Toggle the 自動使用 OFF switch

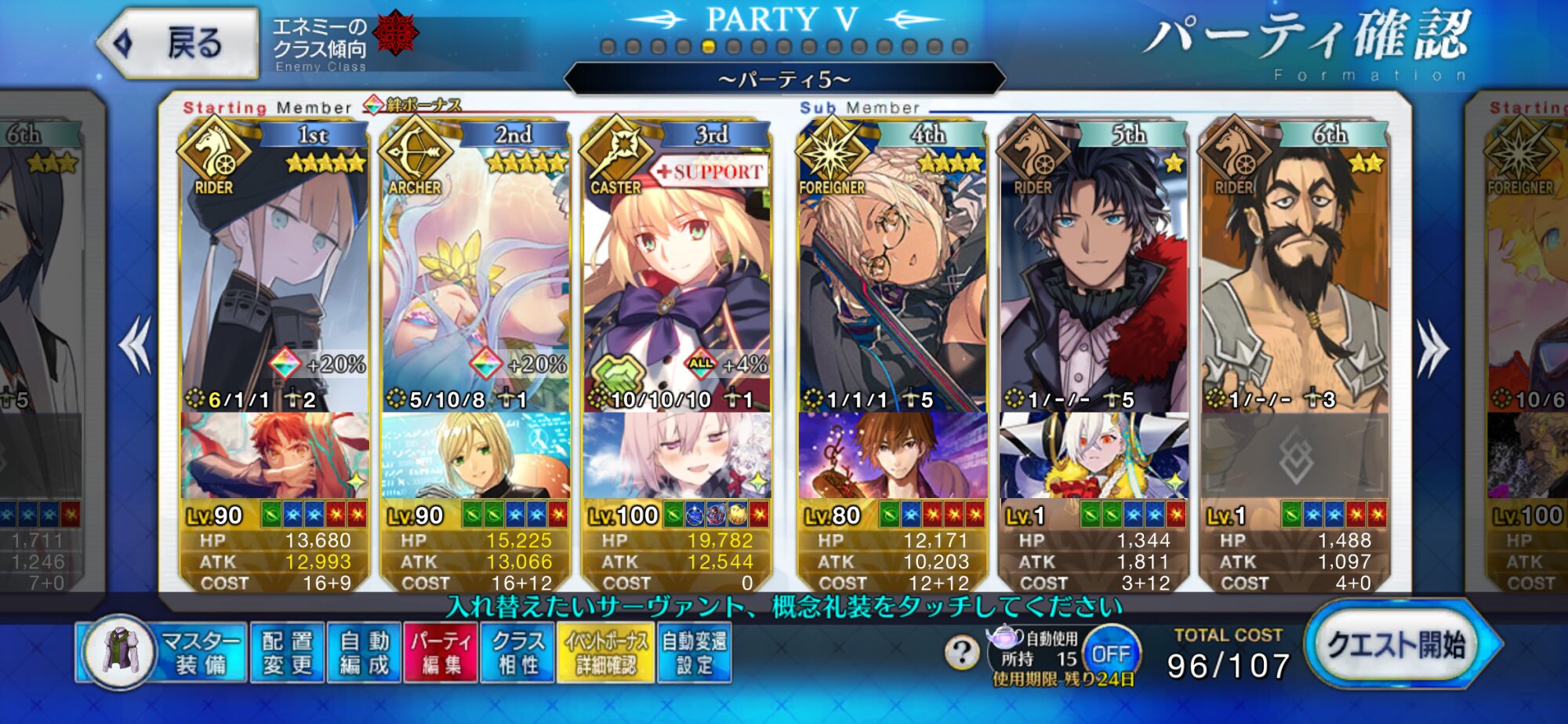coord(1111,653)
